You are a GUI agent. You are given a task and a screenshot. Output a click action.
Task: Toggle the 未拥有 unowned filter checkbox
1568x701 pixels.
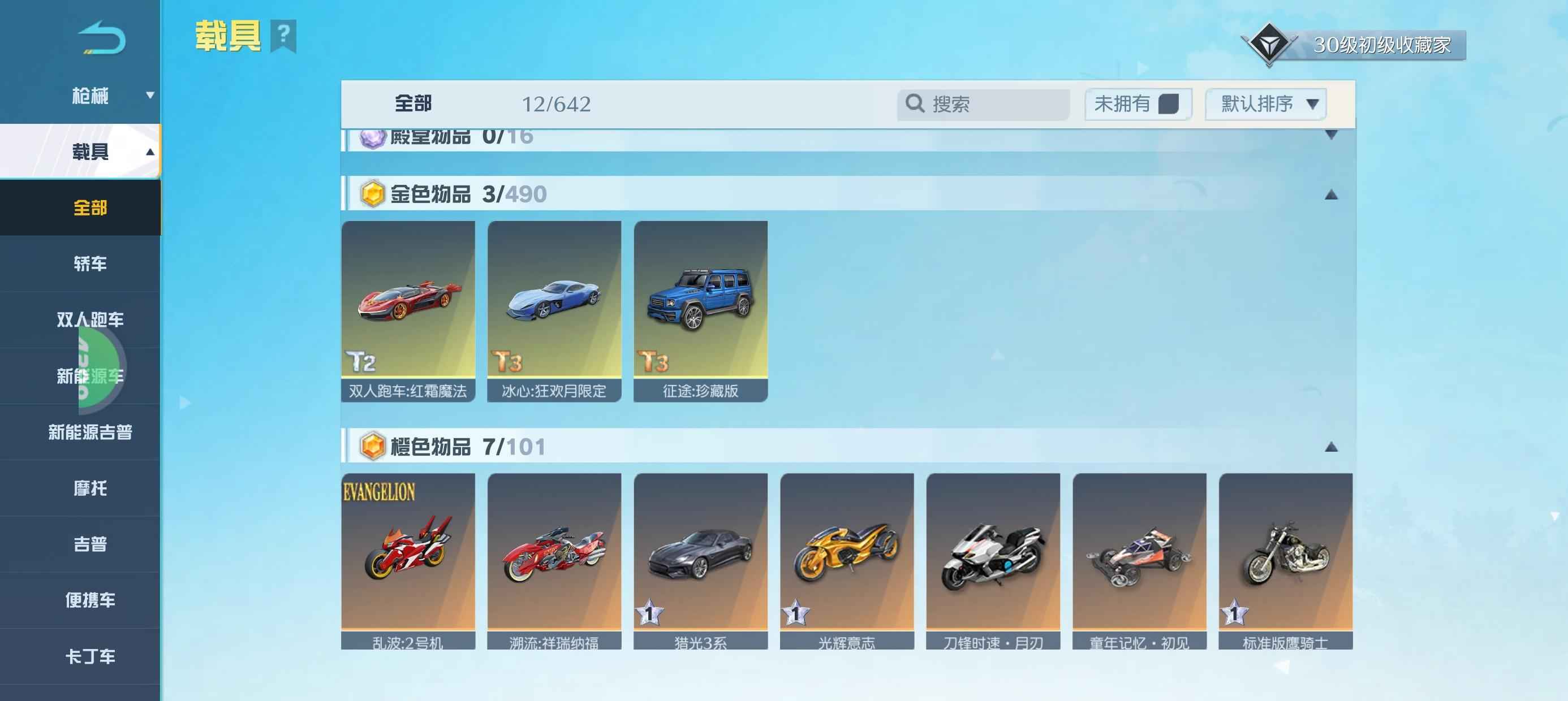pos(1168,104)
